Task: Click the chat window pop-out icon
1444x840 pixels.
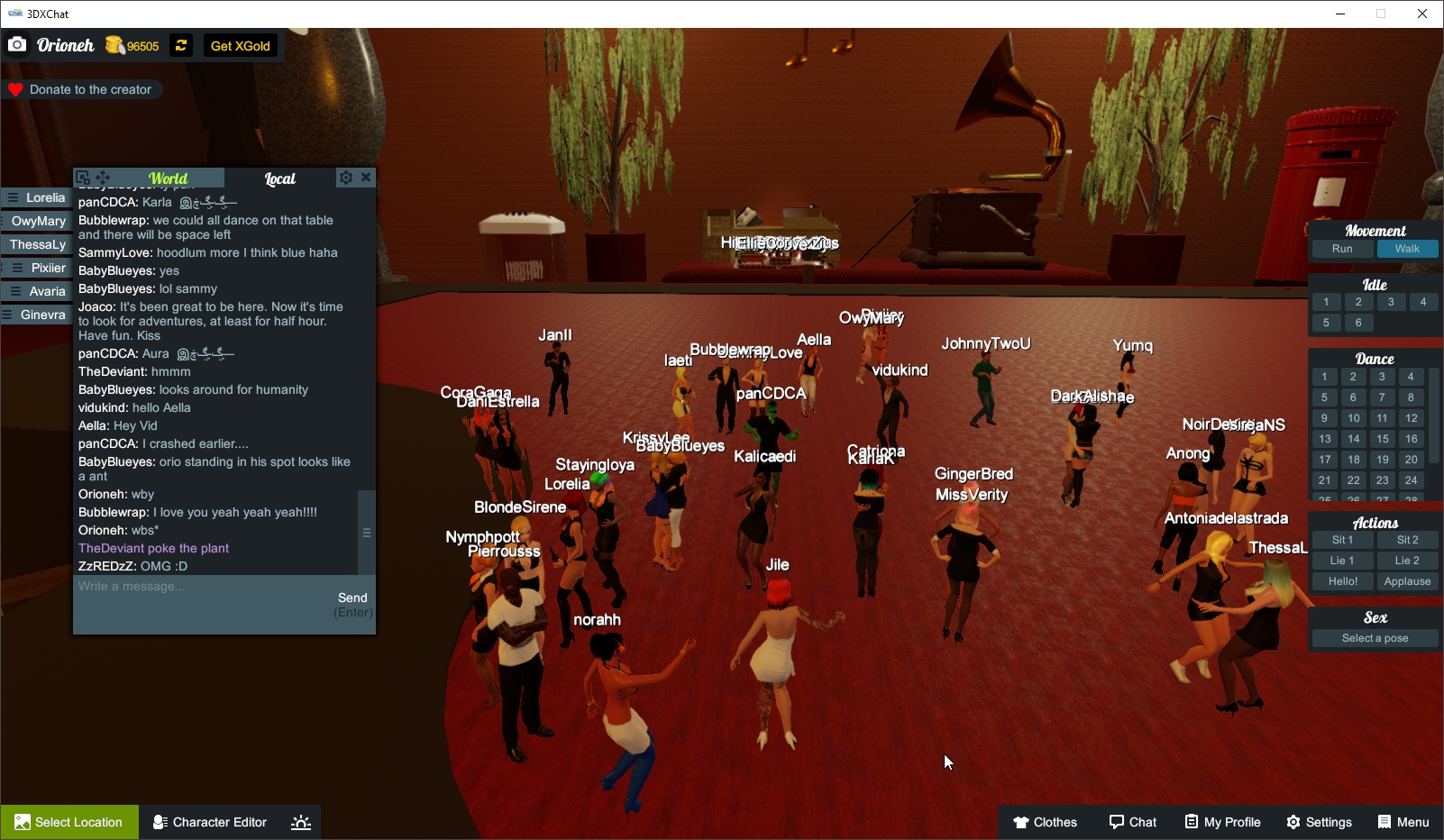Action: point(84,178)
